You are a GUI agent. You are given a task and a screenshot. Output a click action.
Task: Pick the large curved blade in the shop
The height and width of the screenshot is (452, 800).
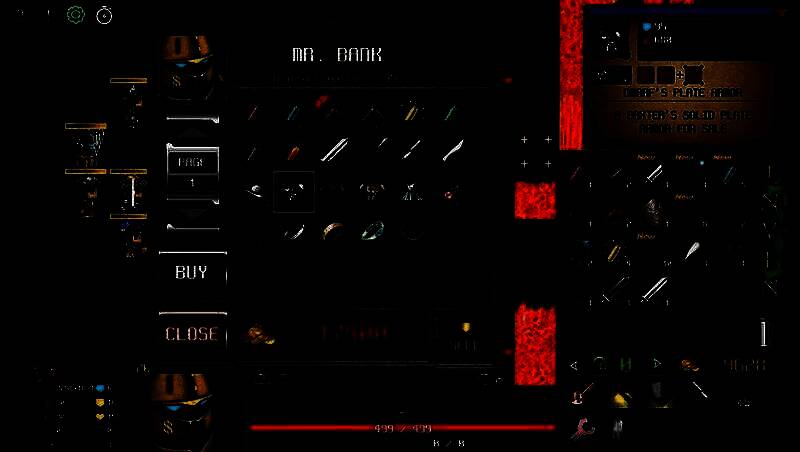pyautogui.click(x=453, y=150)
